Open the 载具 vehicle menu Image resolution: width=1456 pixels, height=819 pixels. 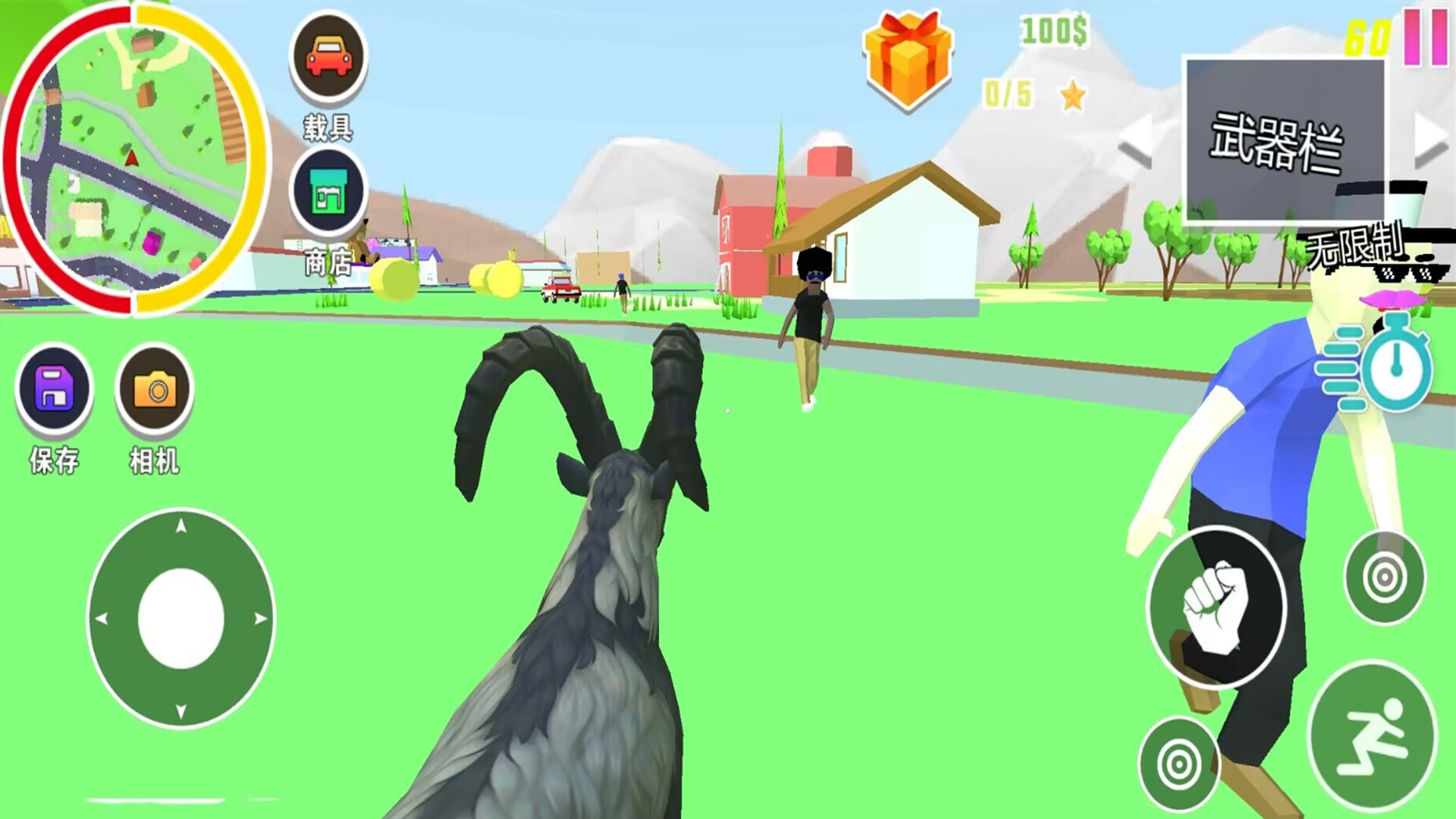click(328, 58)
